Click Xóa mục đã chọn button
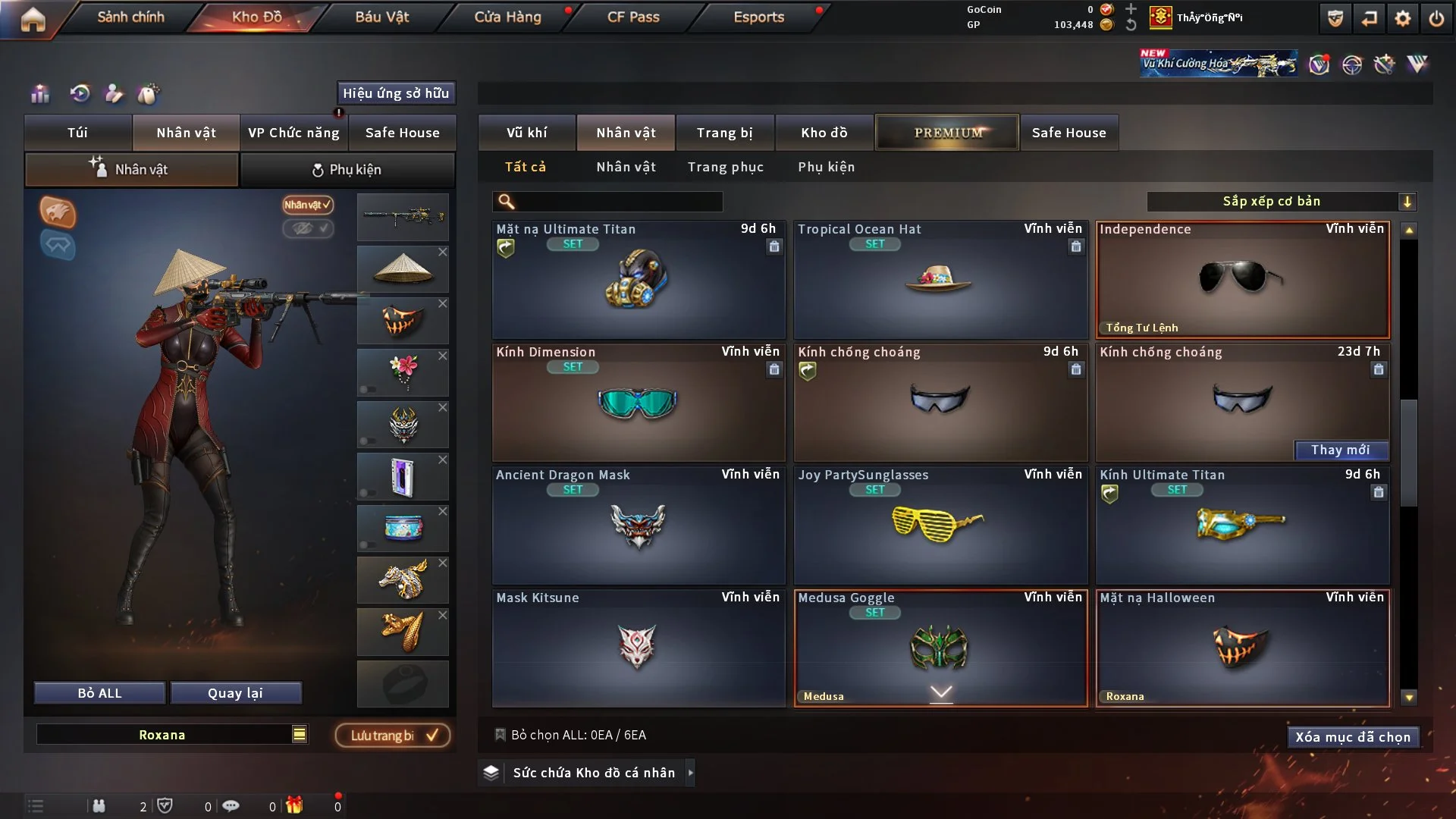This screenshot has width=1456, height=819. point(1352,737)
